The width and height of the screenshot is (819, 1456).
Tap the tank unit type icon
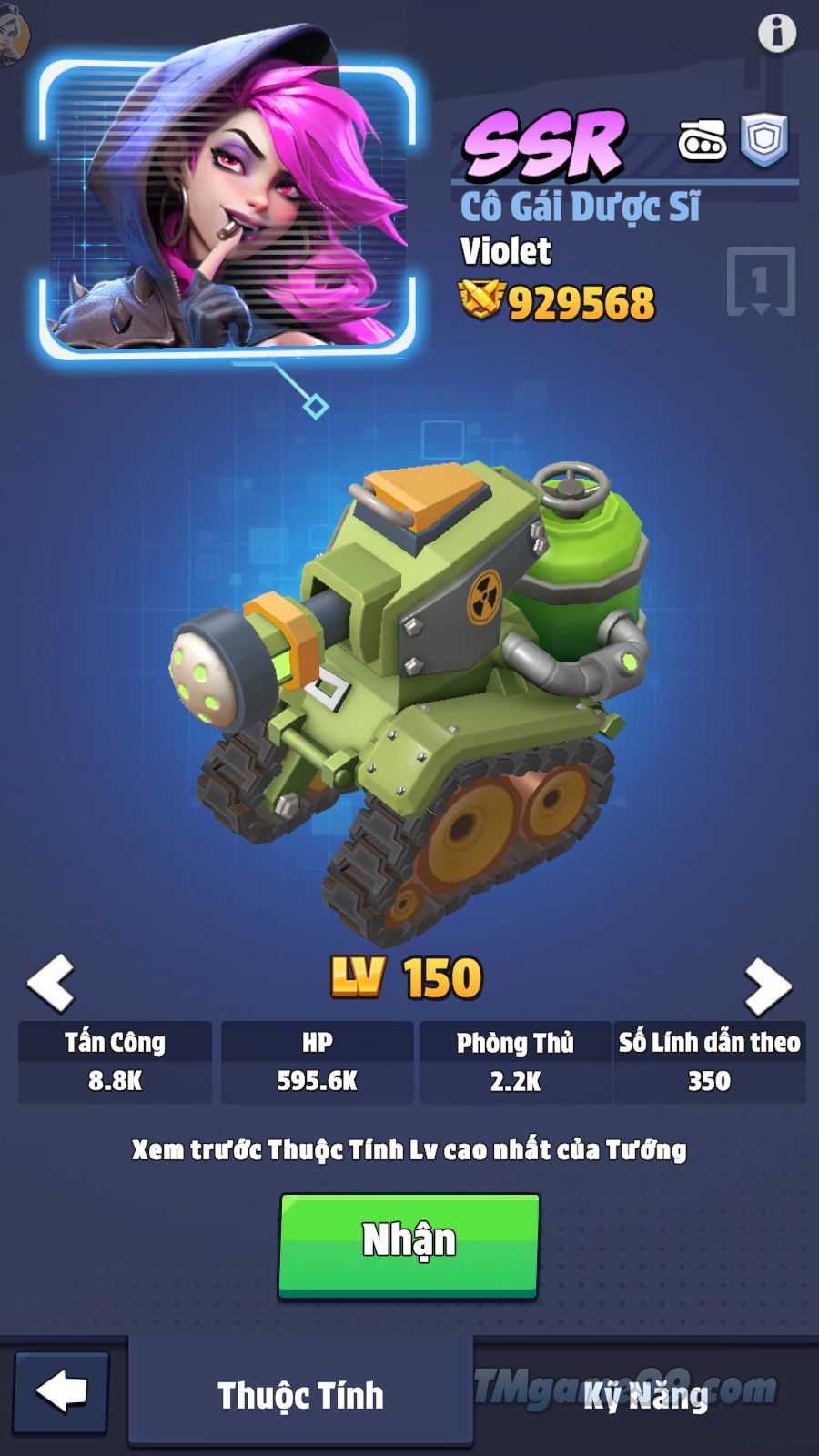coord(702,141)
